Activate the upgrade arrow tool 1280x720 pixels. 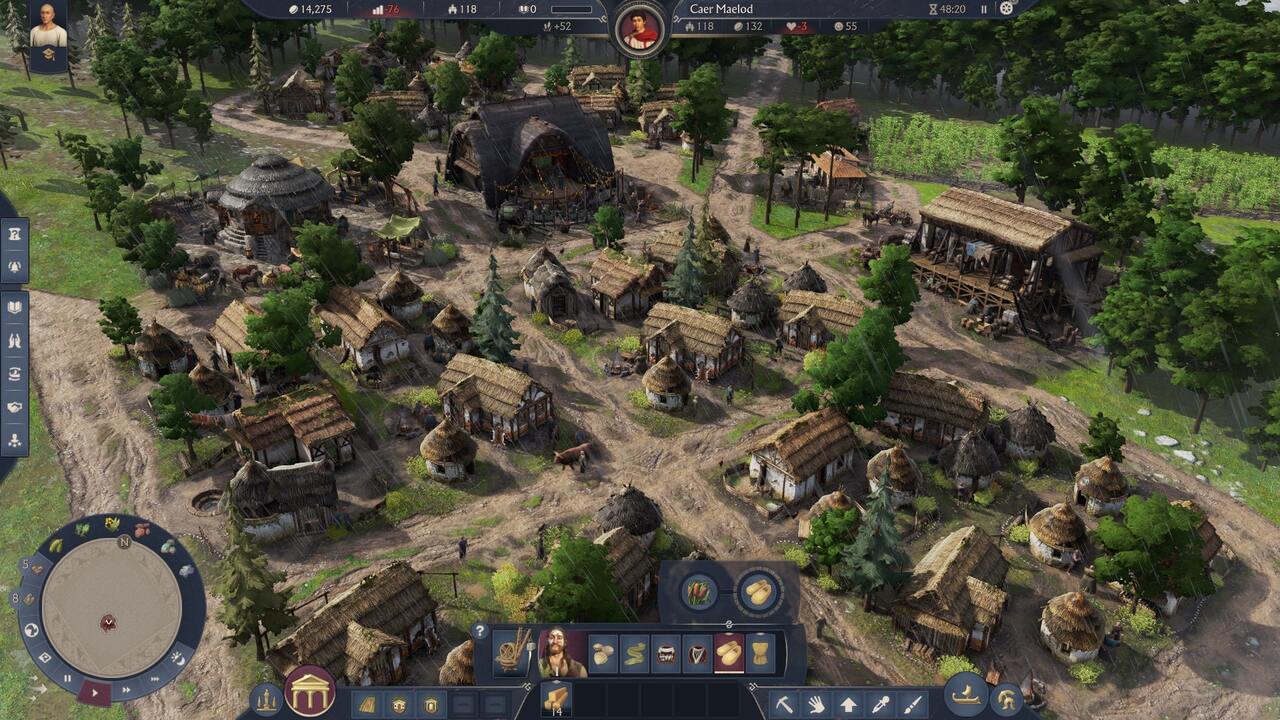(848, 704)
